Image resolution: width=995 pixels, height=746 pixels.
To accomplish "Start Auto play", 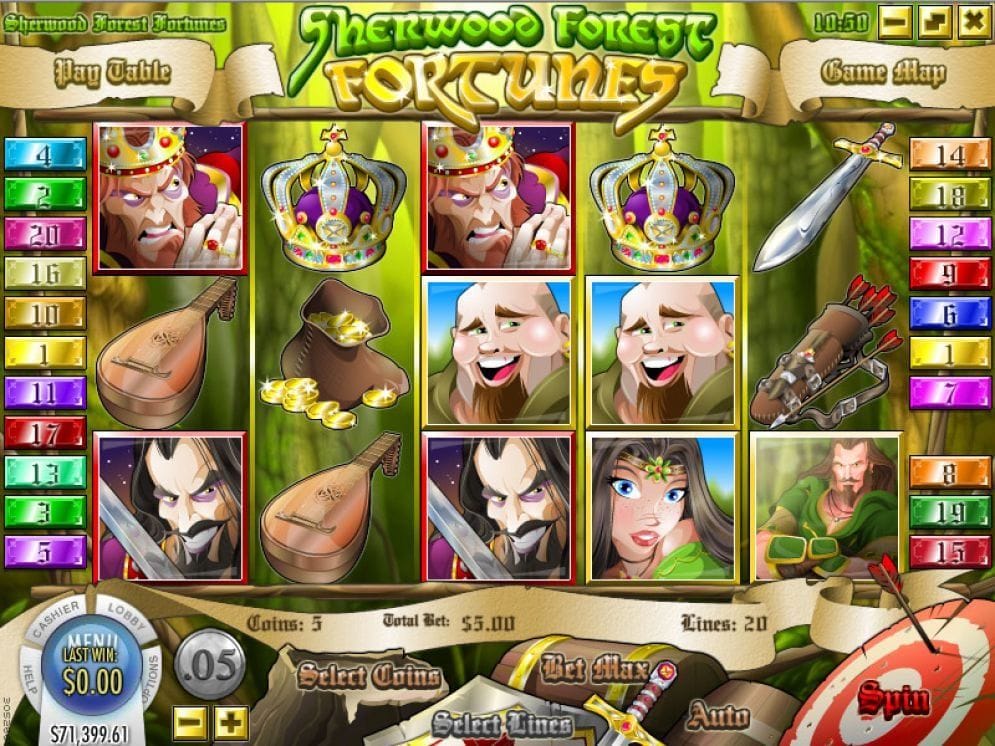I will click(x=718, y=716).
